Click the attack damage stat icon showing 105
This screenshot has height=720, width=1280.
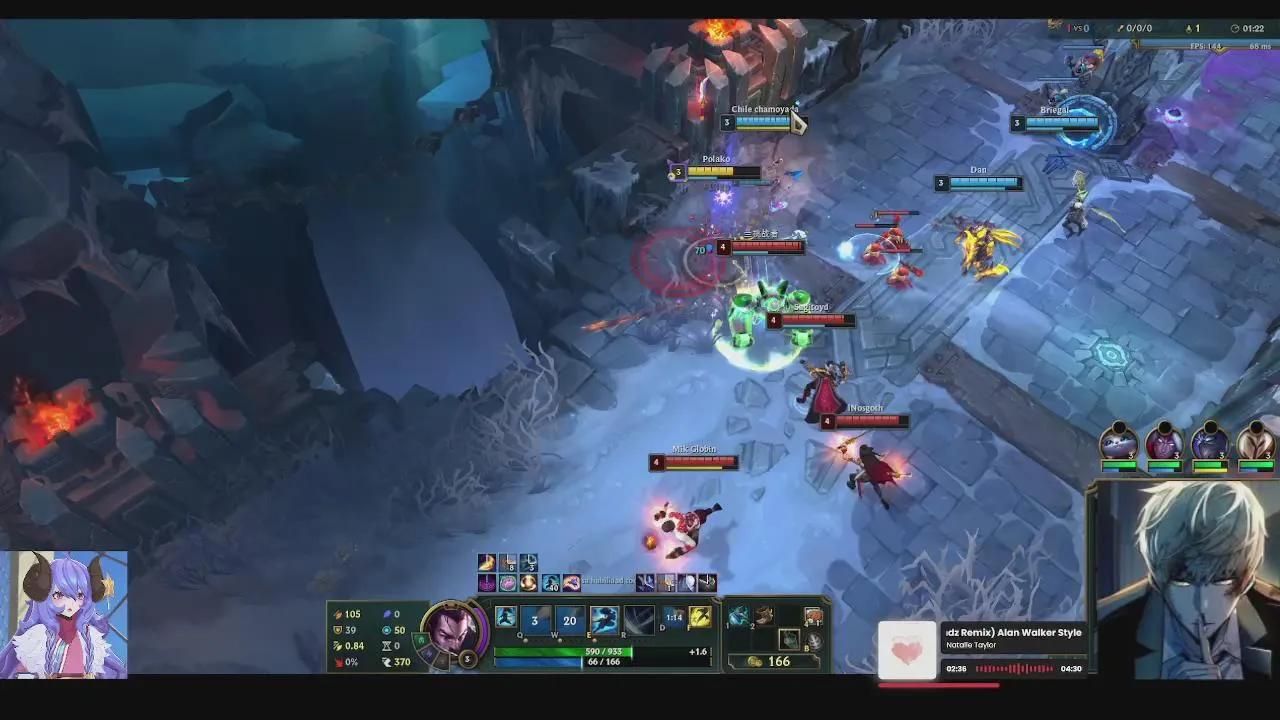click(338, 615)
